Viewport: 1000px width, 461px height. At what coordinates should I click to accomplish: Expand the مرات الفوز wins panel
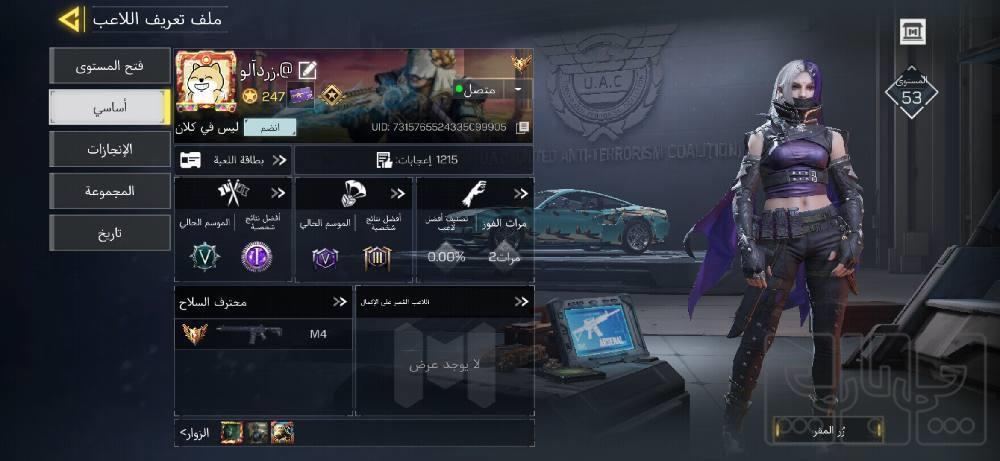476,230
